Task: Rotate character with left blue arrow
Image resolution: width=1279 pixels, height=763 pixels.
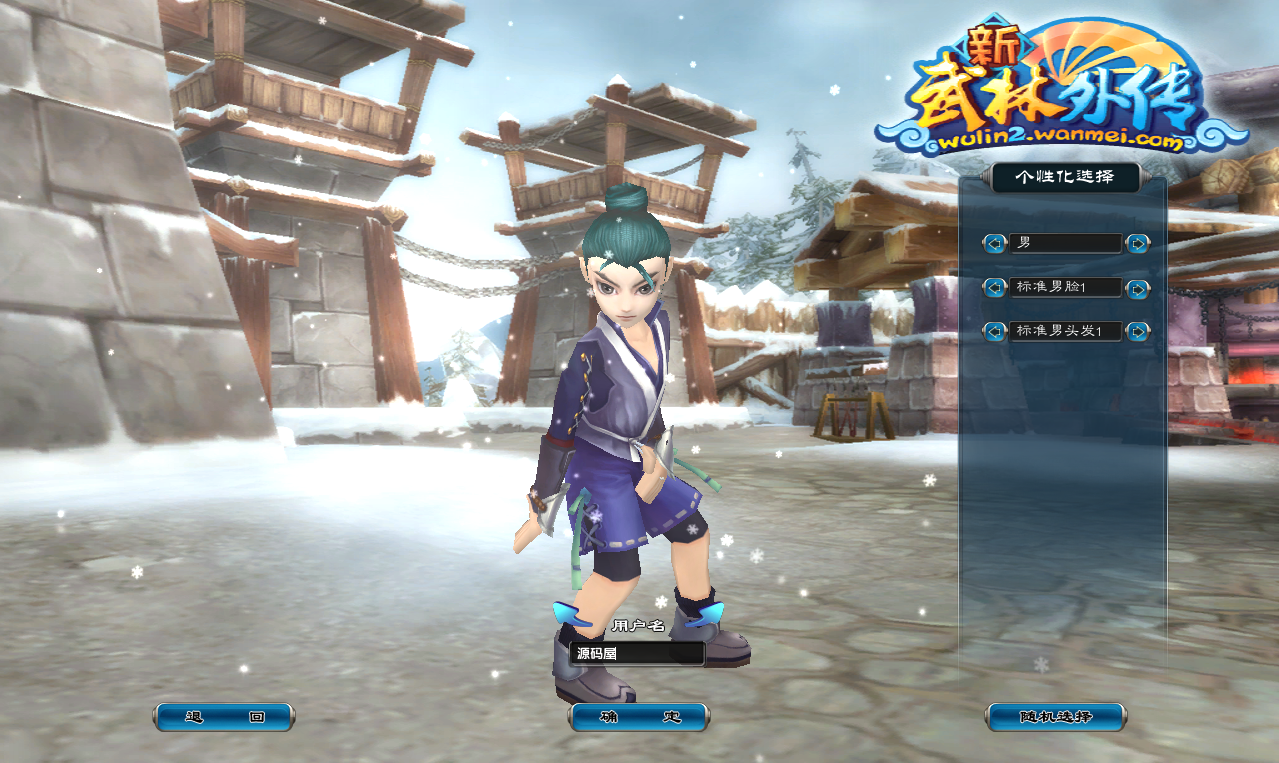Action: tap(572, 614)
